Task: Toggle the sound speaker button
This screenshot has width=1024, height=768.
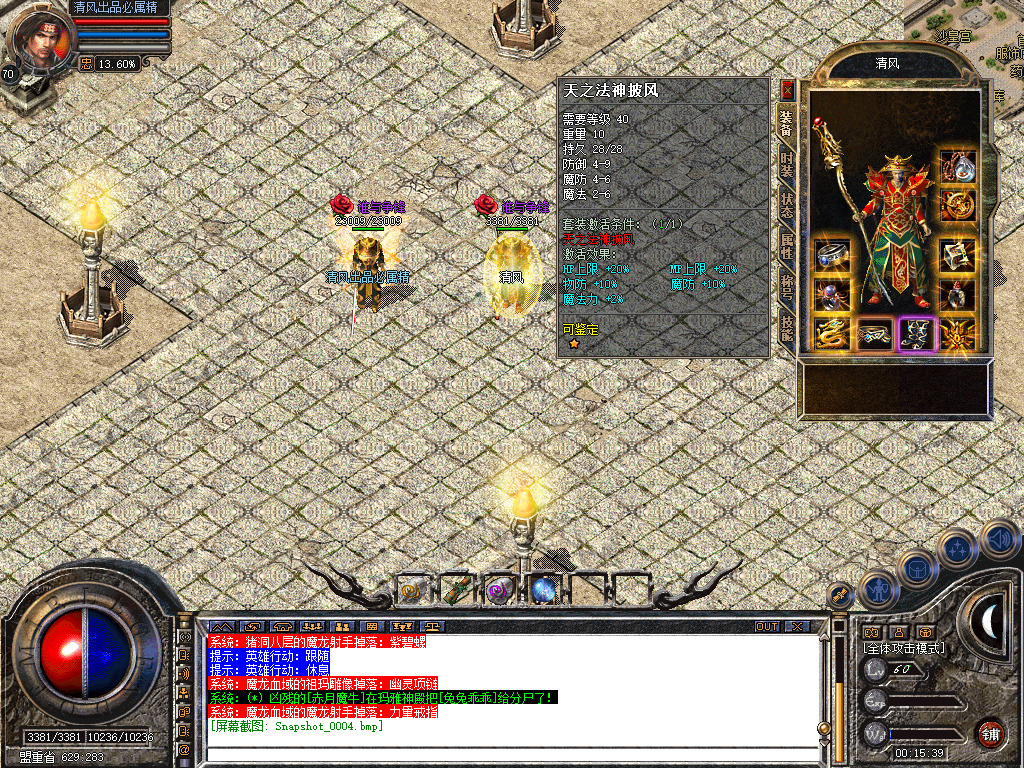Action: click(999, 538)
